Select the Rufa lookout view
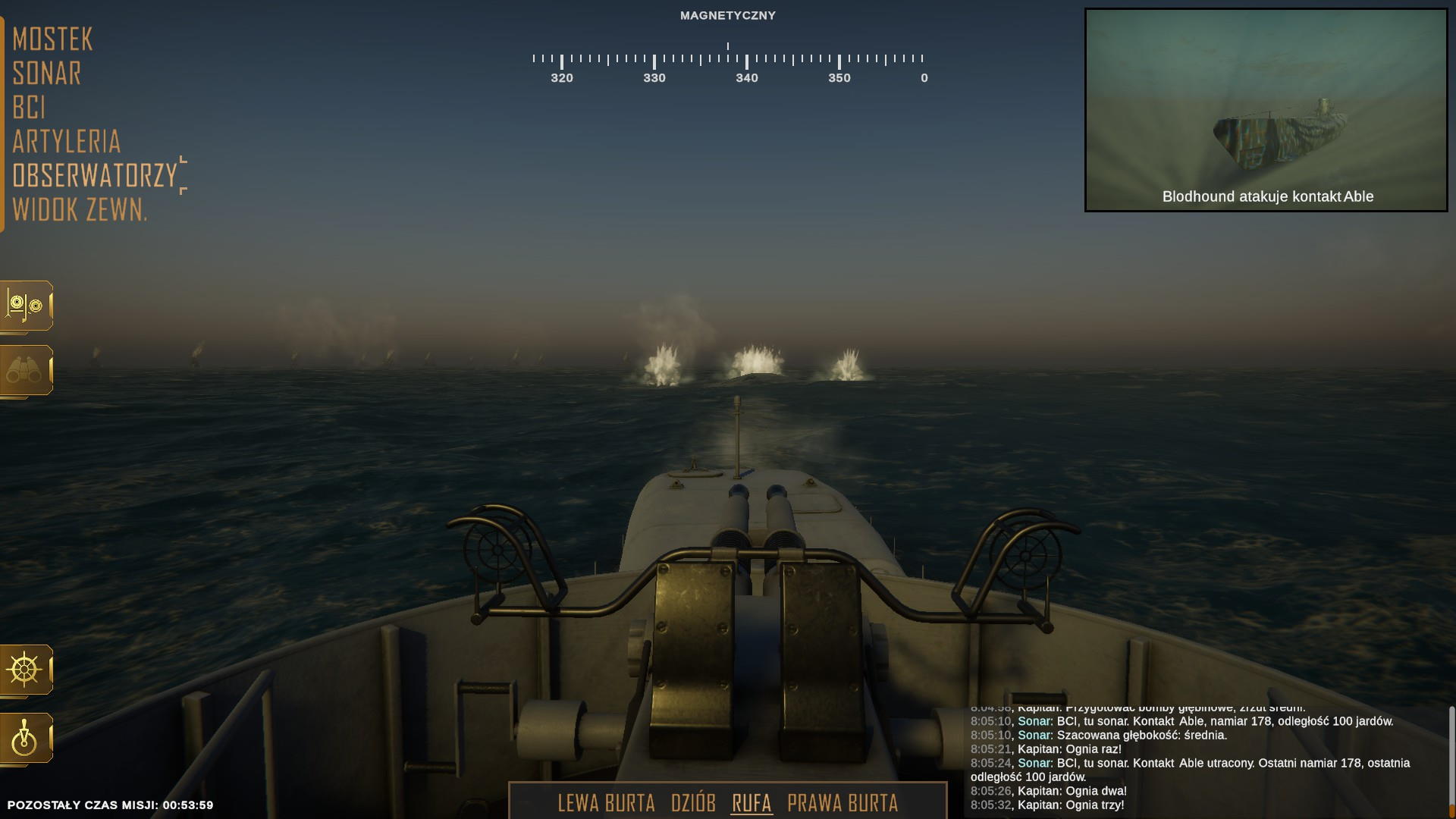 point(752,803)
